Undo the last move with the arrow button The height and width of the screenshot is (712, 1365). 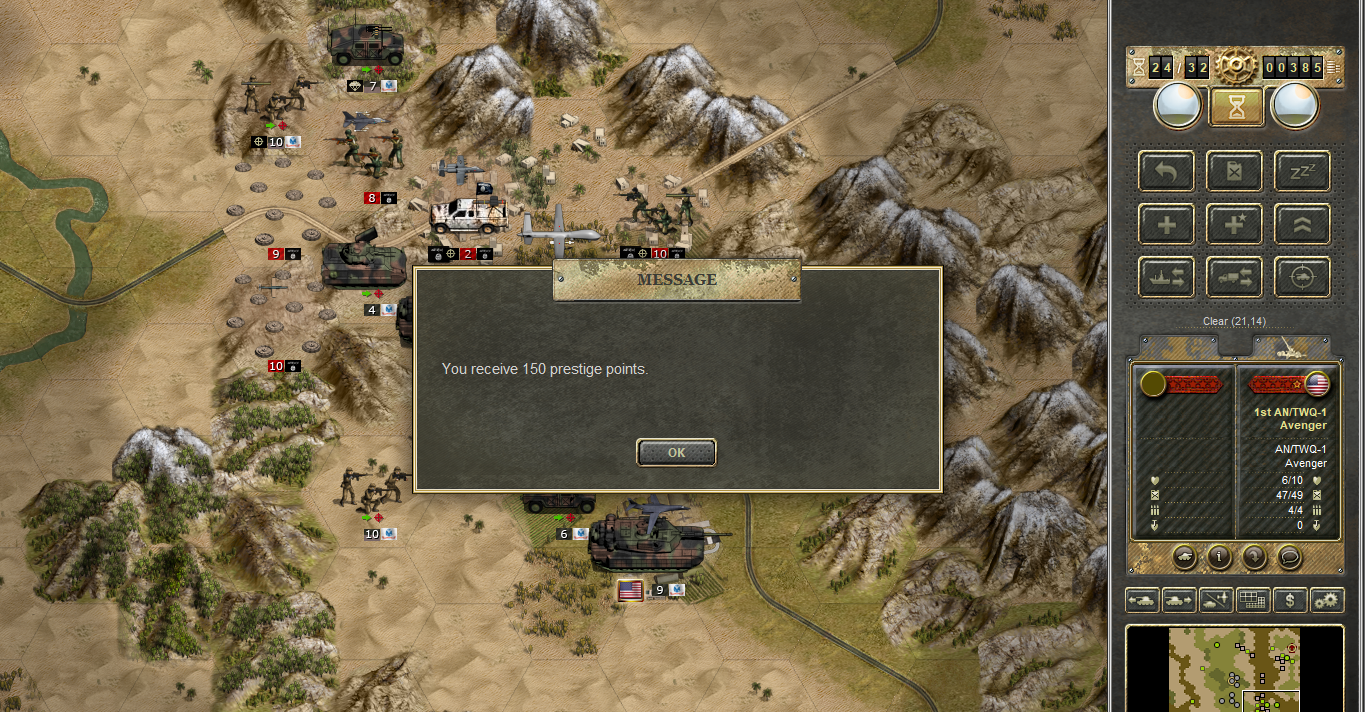(1166, 171)
